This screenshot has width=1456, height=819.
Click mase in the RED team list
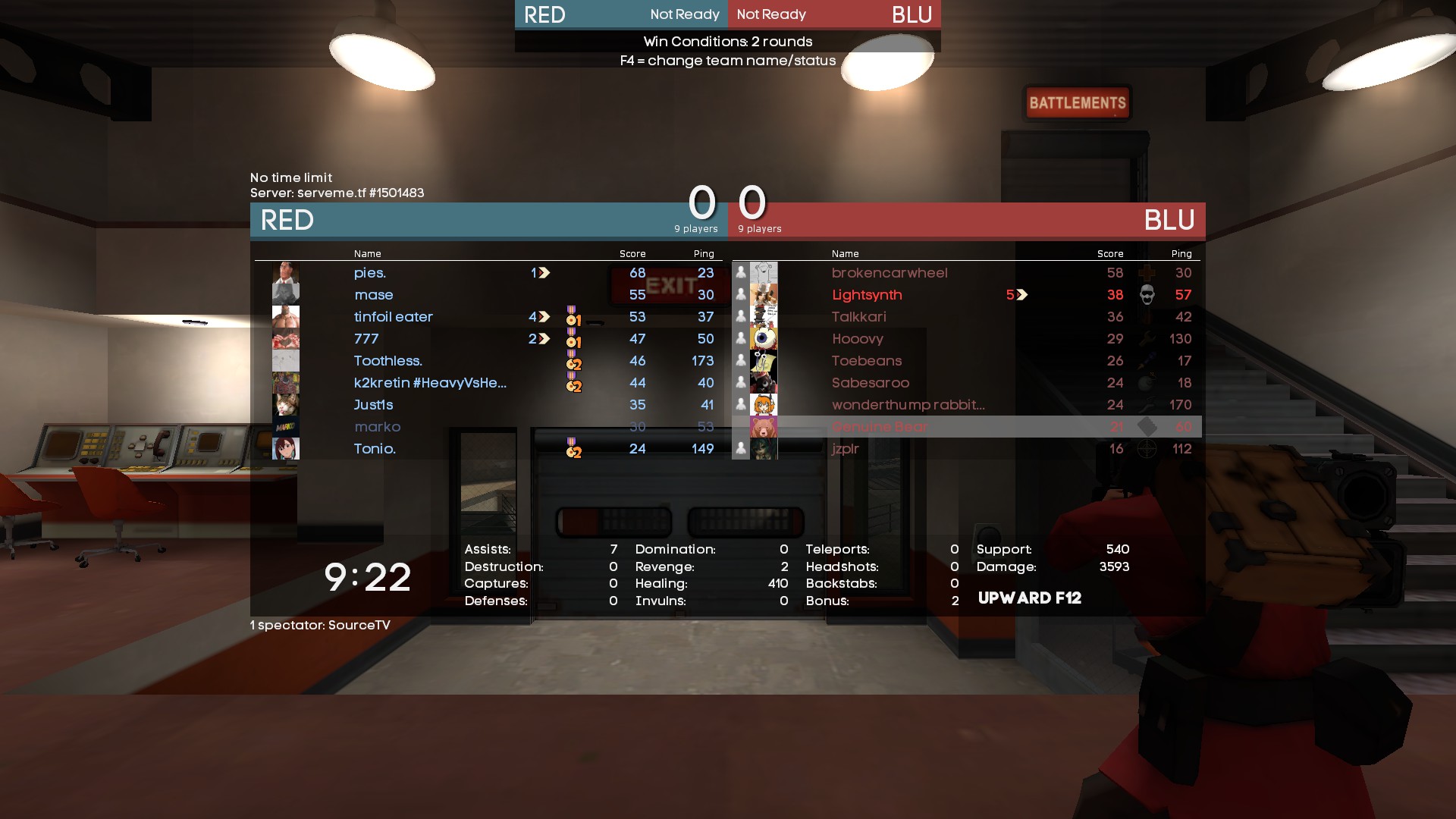374,295
